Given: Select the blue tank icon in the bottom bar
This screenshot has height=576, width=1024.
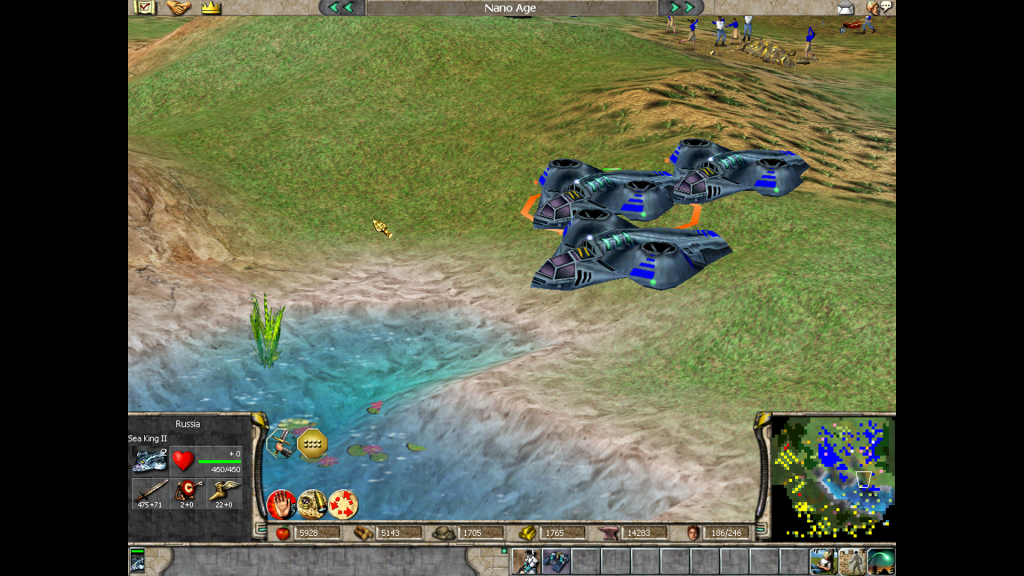Looking at the screenshot, I should pyautogui.click(x=555, y=561).
